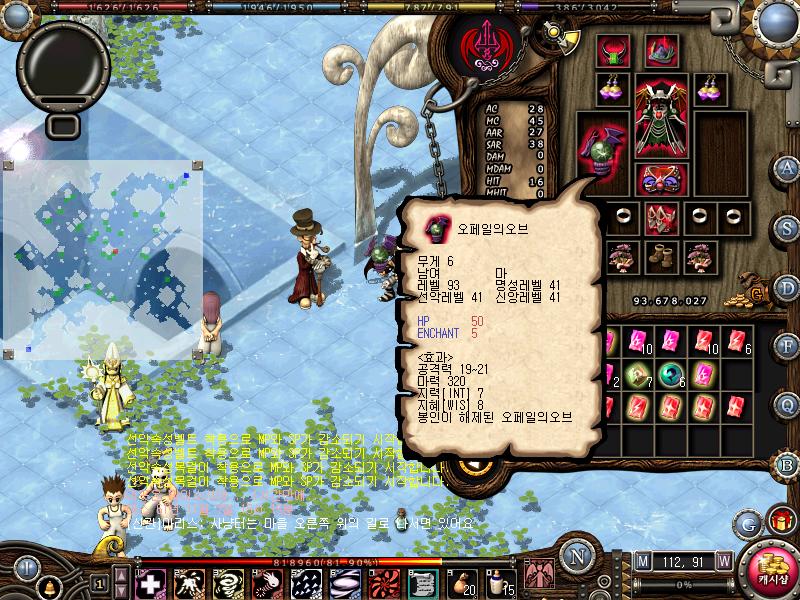Viewport: 800px width, 600px height.
Task: Click the round N compass button
Action: click(575, 556)
